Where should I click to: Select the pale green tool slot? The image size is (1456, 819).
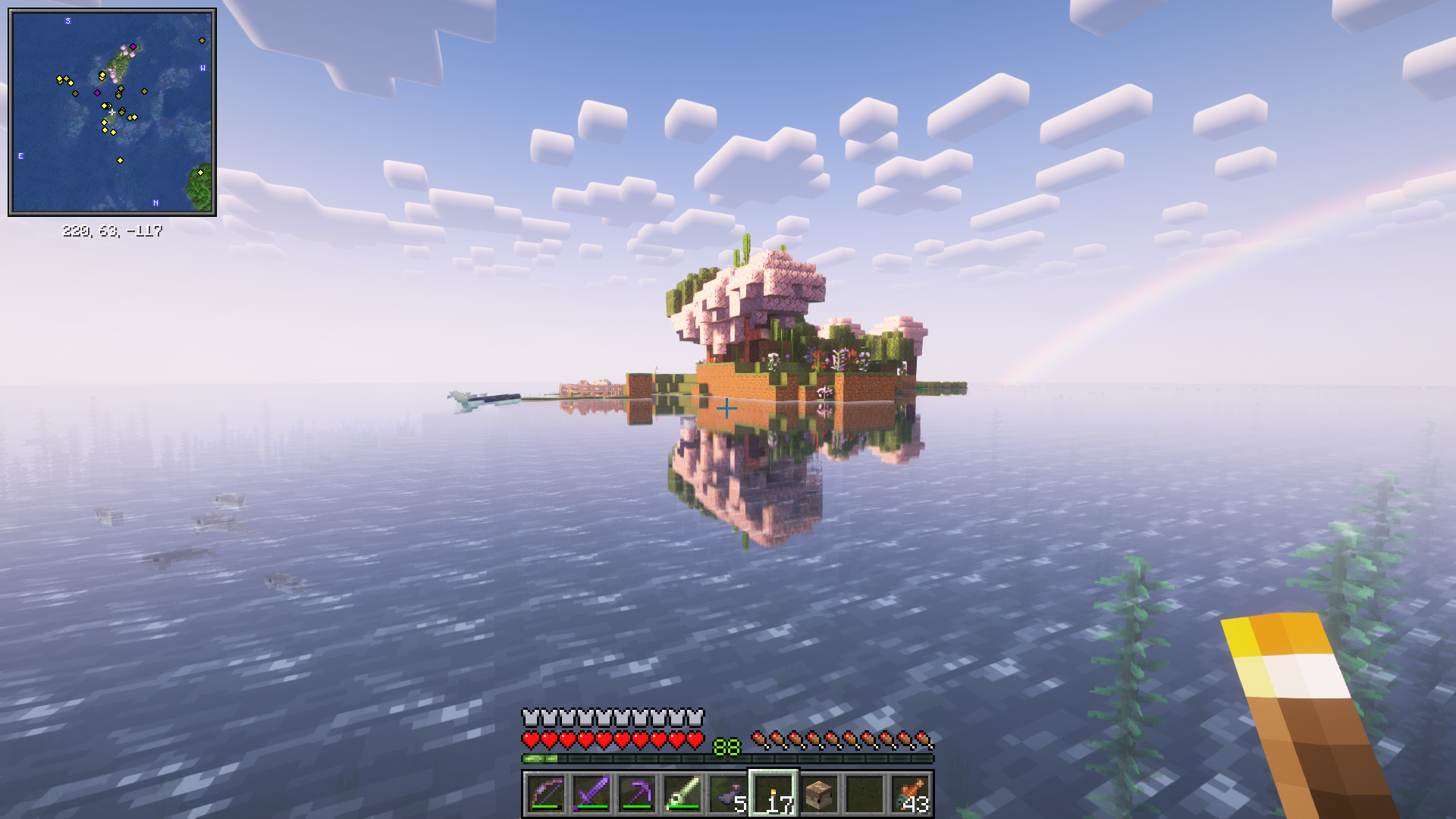pos(682,794)
